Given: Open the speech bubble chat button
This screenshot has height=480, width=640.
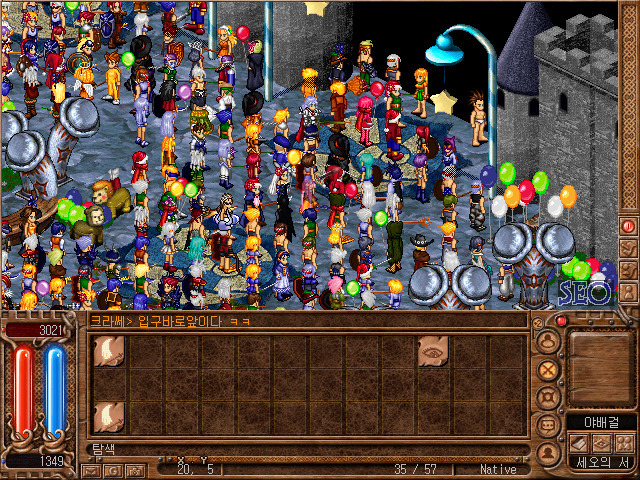Looking at the screenshot, I should pos(548,426).
